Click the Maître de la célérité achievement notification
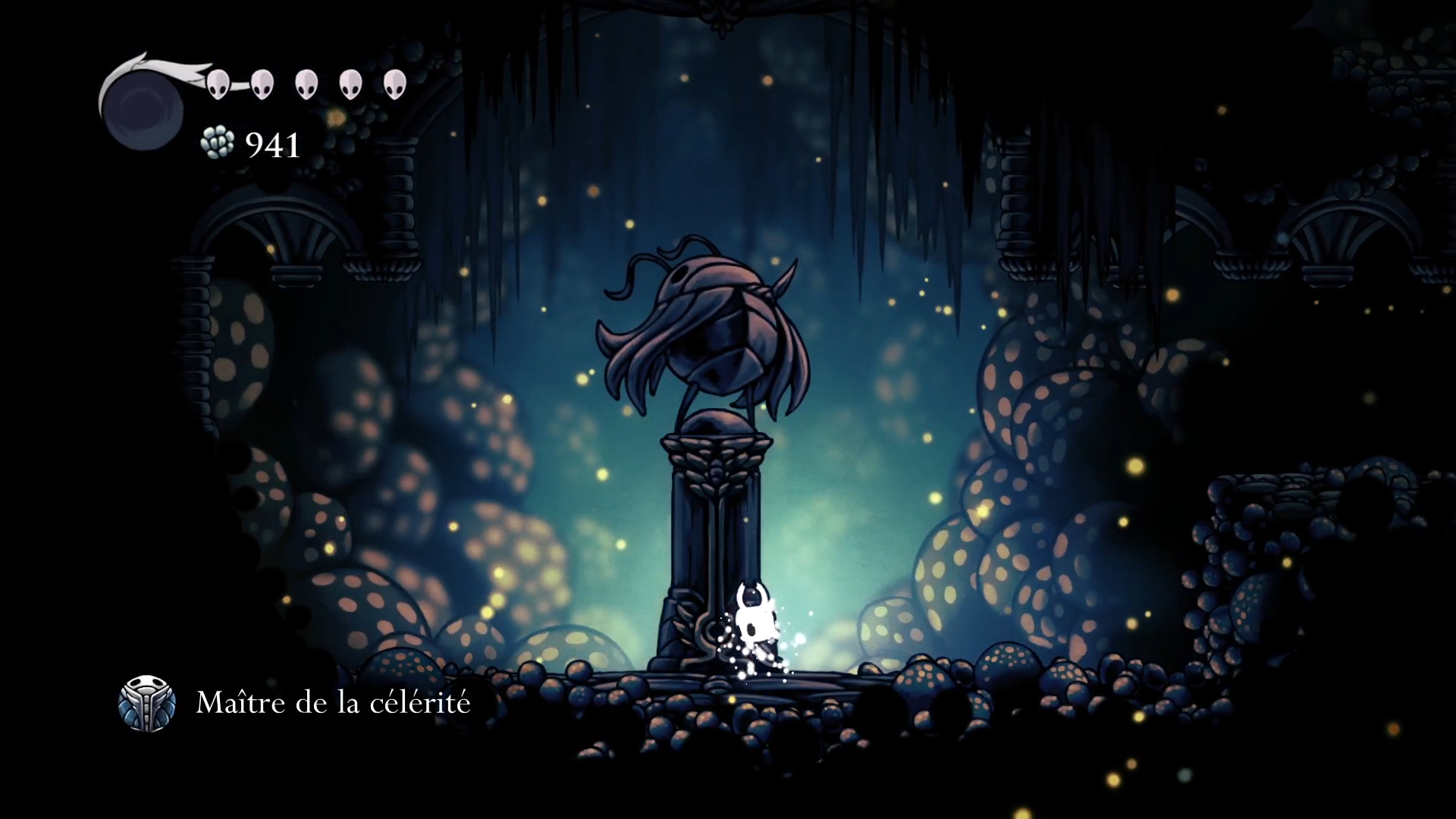This screenshot has width=1456, height=819. coord(296,703)
